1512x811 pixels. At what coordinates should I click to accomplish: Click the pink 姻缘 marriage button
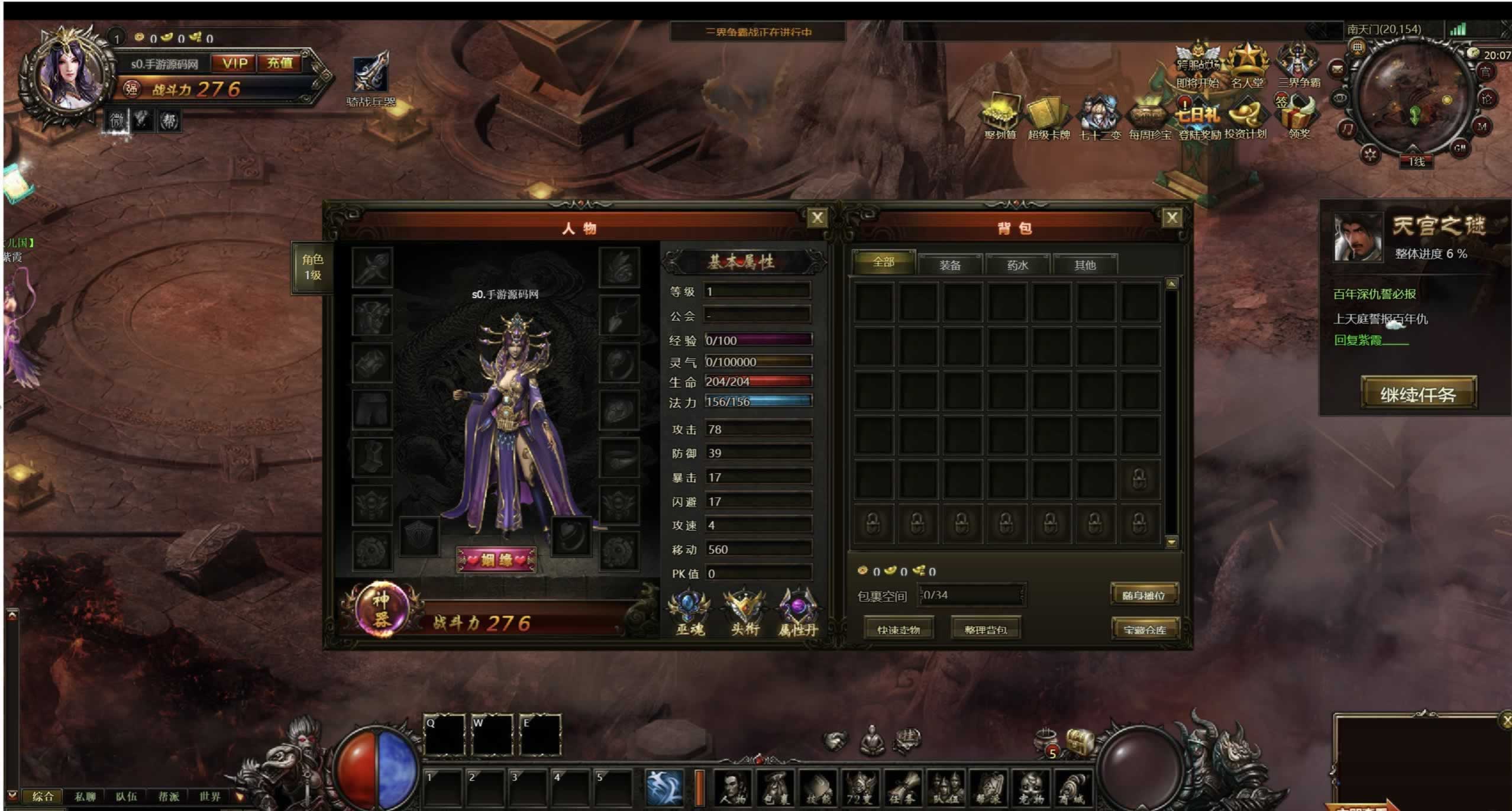coord(496,560)
